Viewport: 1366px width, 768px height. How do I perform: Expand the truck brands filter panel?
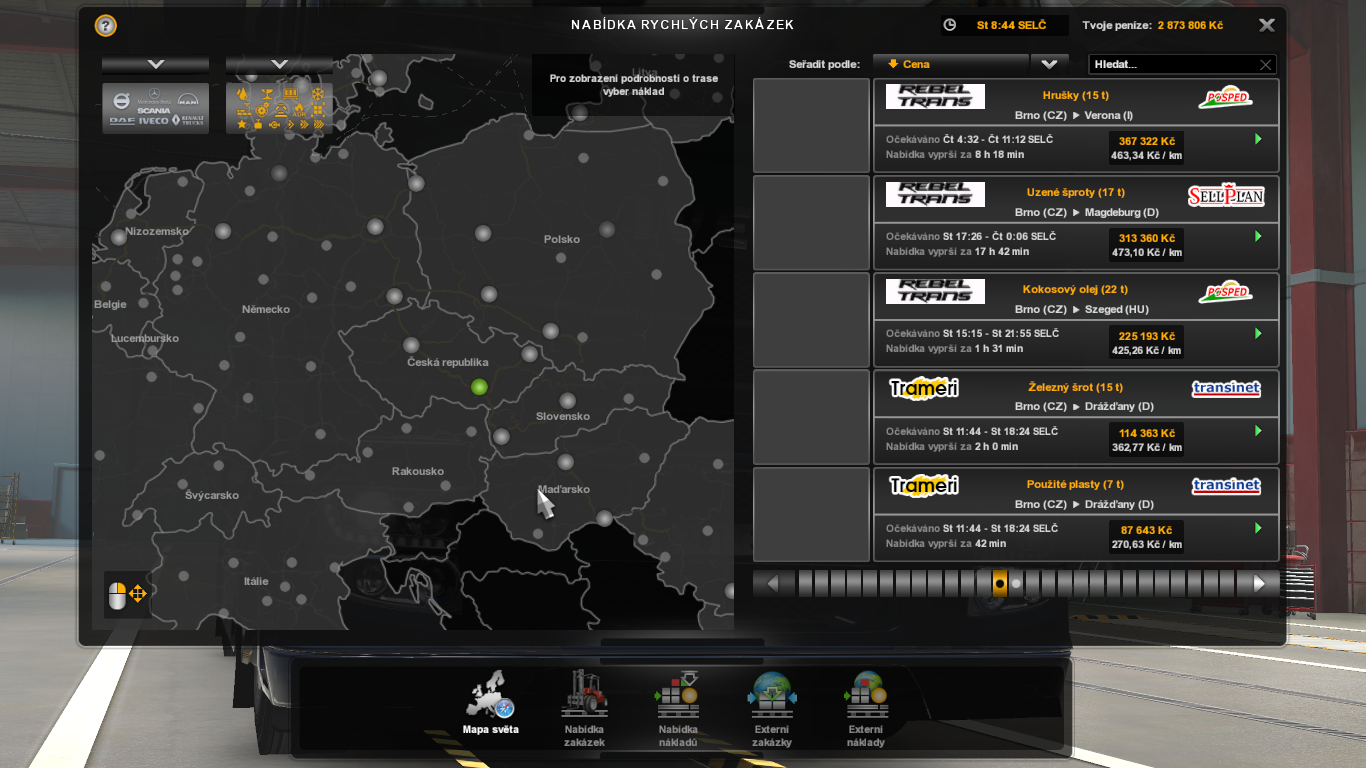tap(155, 64)
